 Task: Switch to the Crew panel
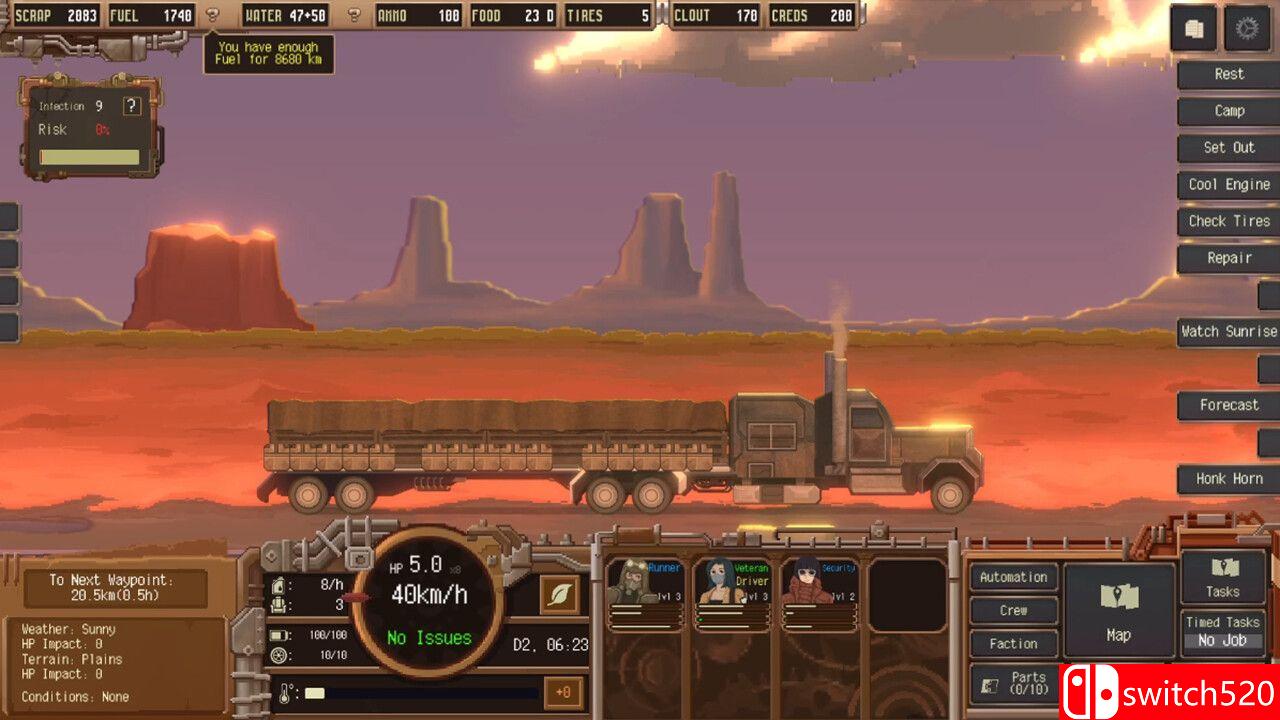click(1013, 610)
